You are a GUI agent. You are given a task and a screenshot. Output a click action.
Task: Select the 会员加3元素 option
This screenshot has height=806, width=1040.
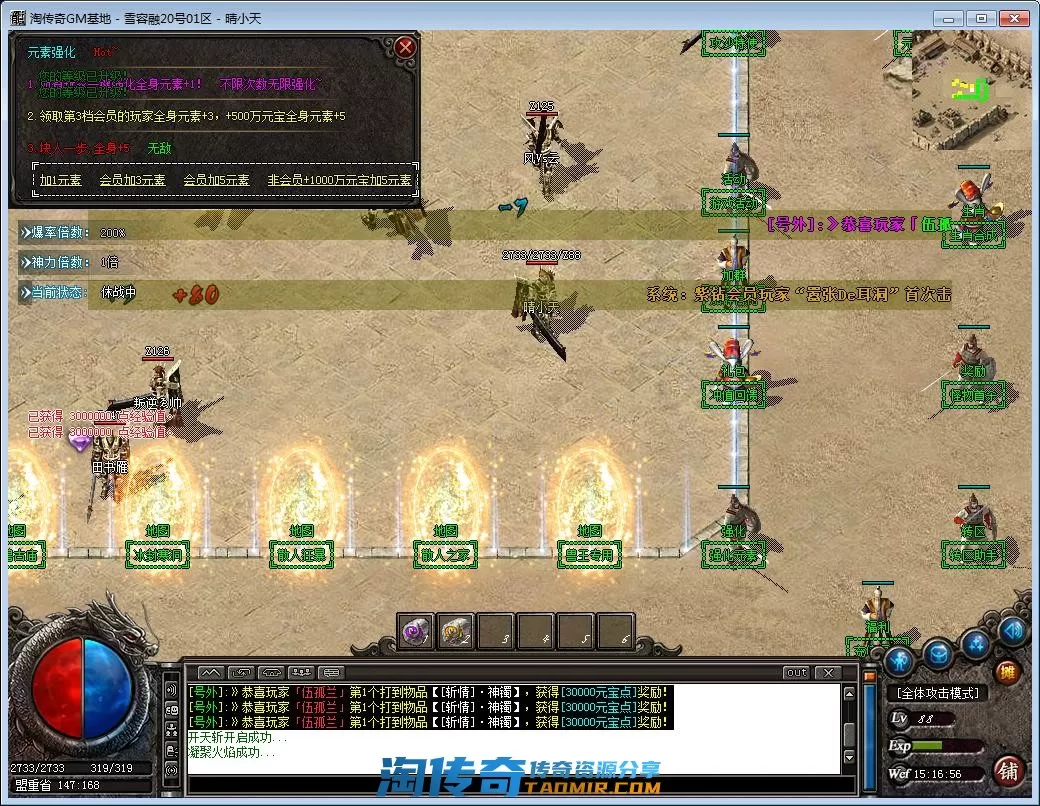pos(133,181)
